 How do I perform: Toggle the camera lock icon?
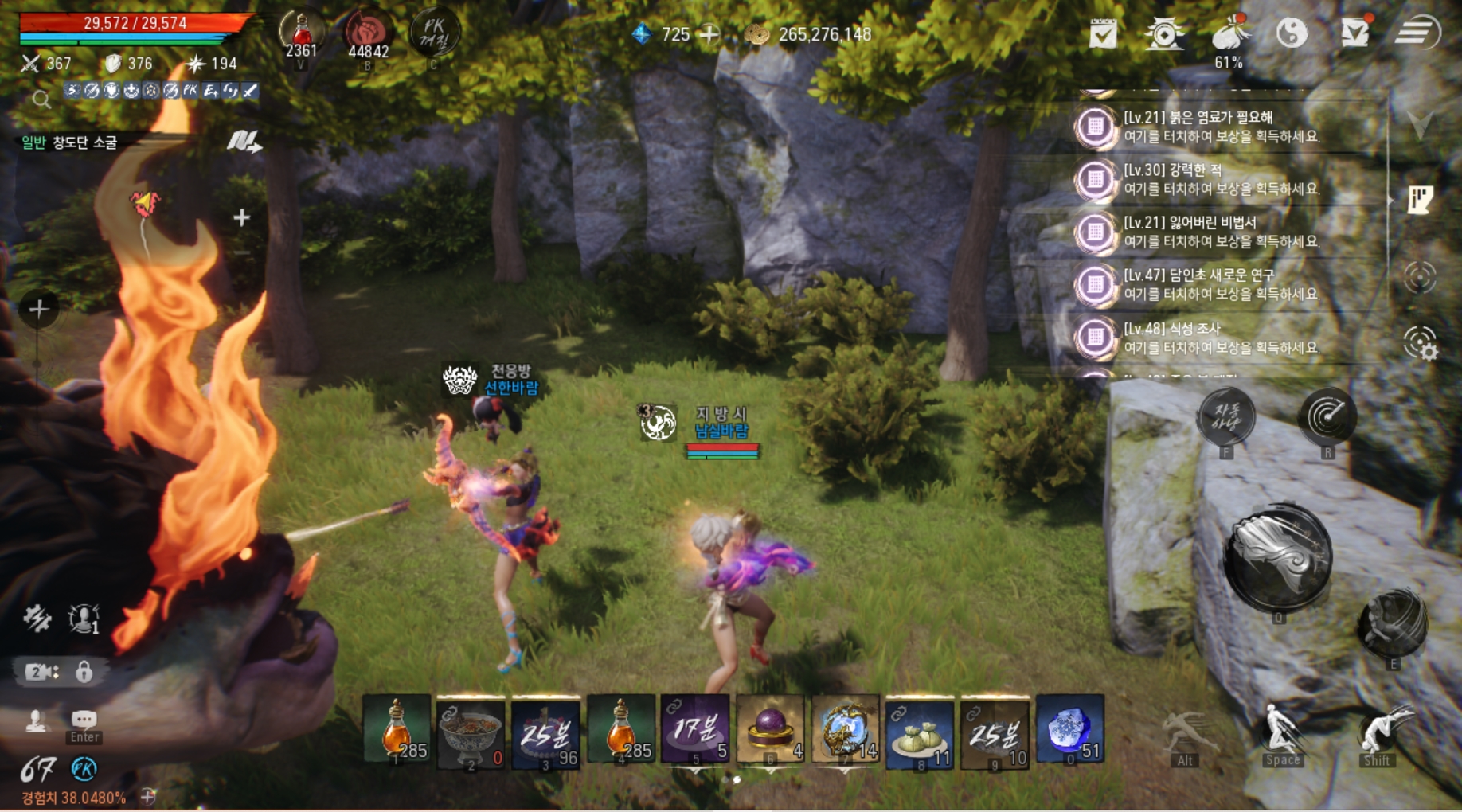pyautogui.click(x=83, y=673)
